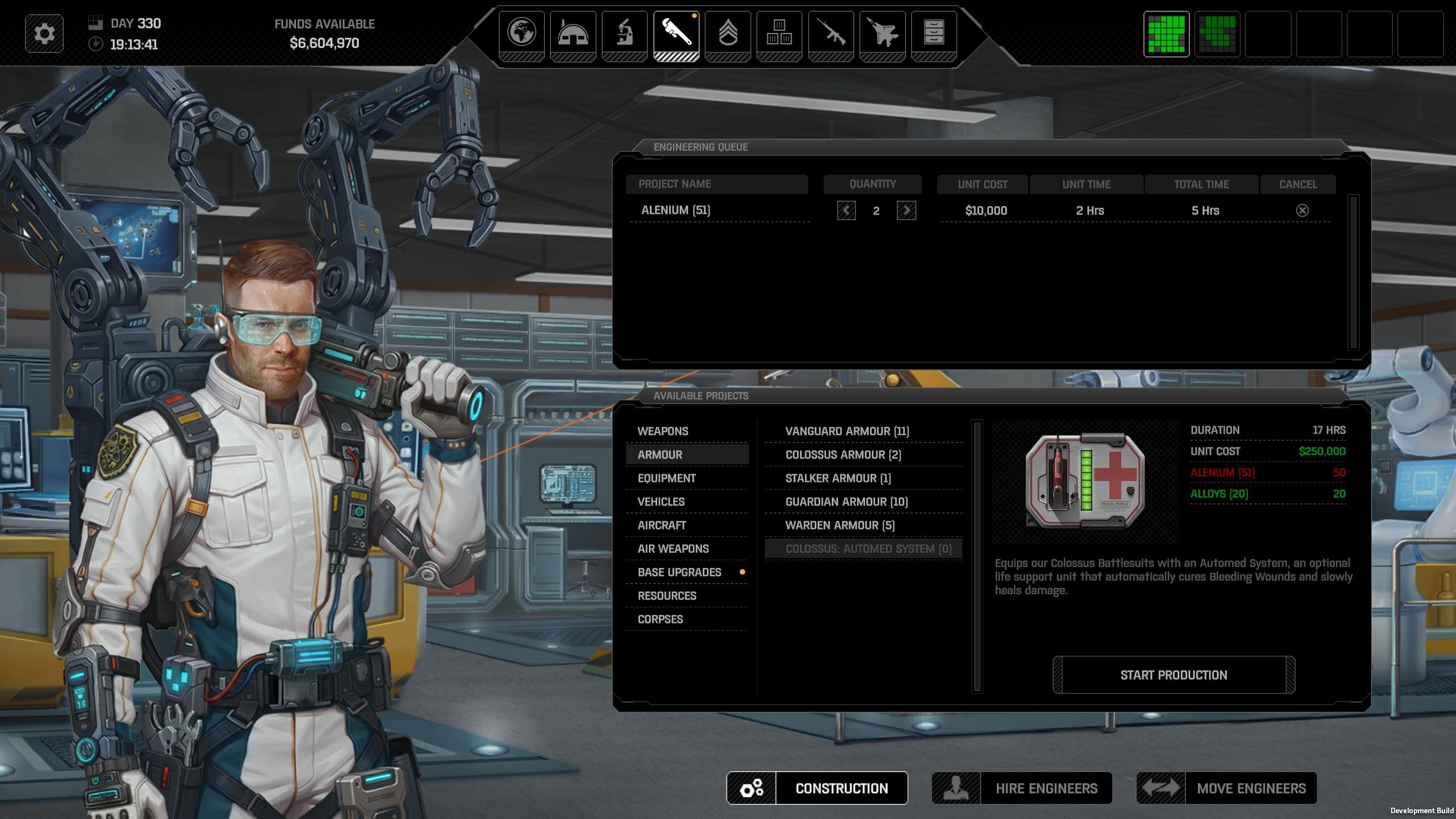Choose the Equipment project category
This screenshot has width=1456, height=819.
click(x=667, y=478)
